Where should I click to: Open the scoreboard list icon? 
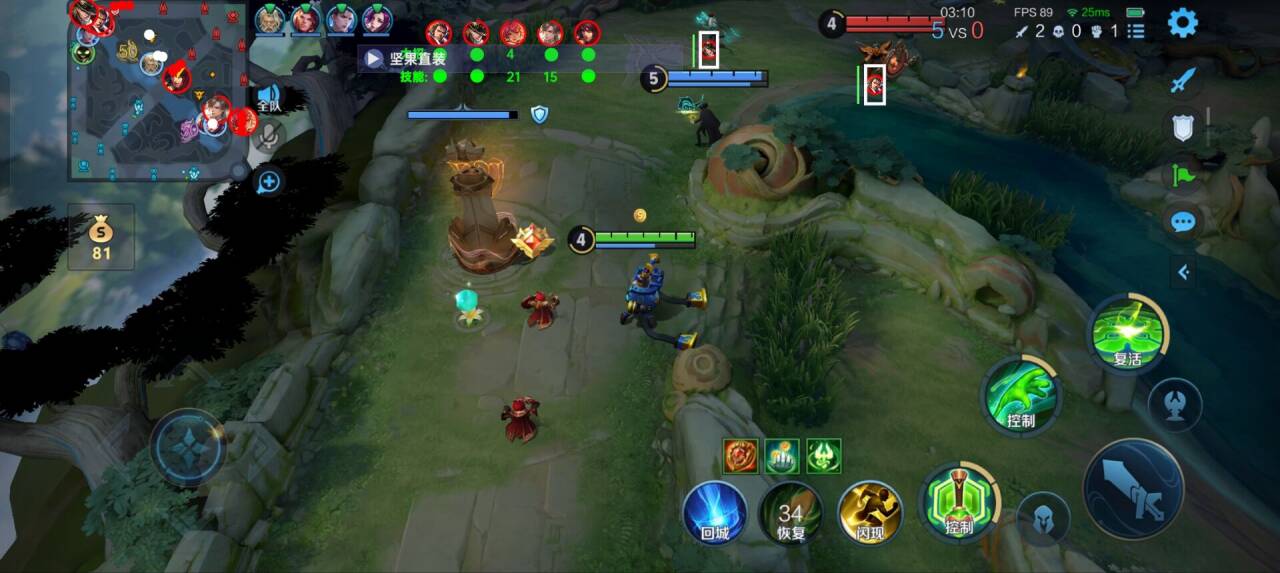(1136, 31)
